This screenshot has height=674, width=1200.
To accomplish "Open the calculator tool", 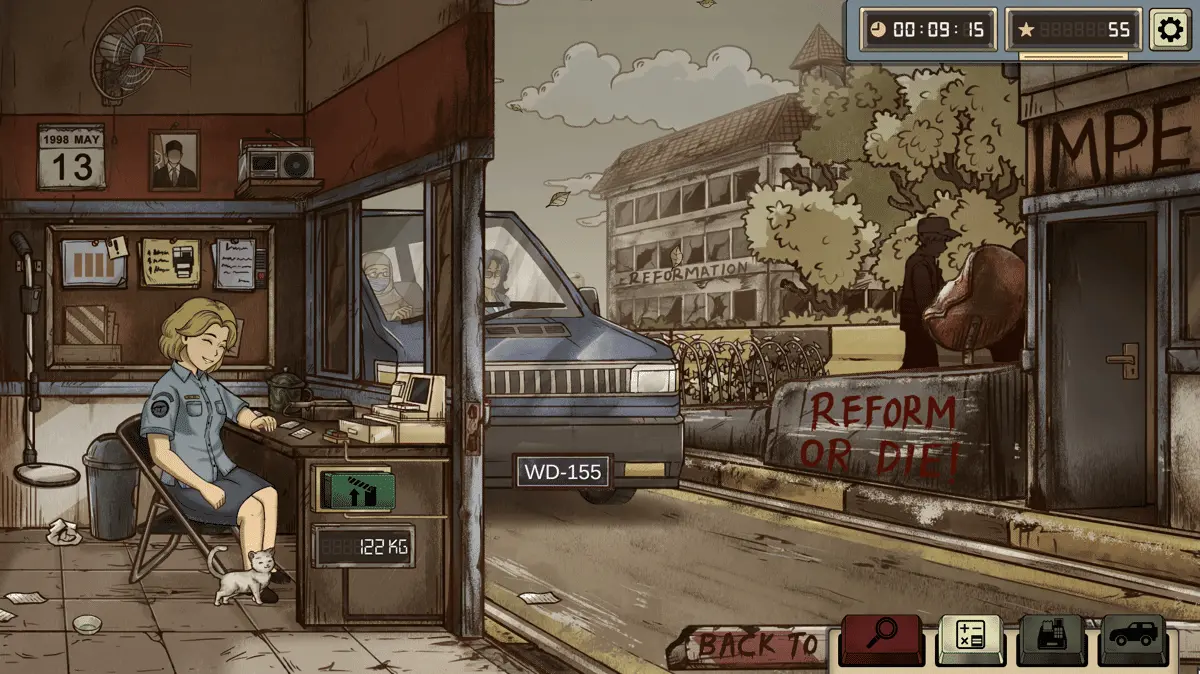I will tap(969, 638).
